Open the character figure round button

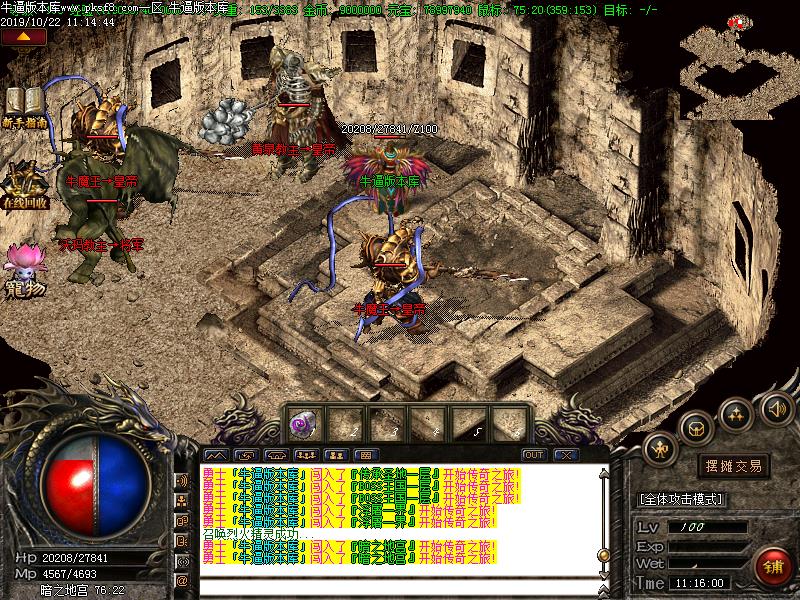[x=660, y=449]
